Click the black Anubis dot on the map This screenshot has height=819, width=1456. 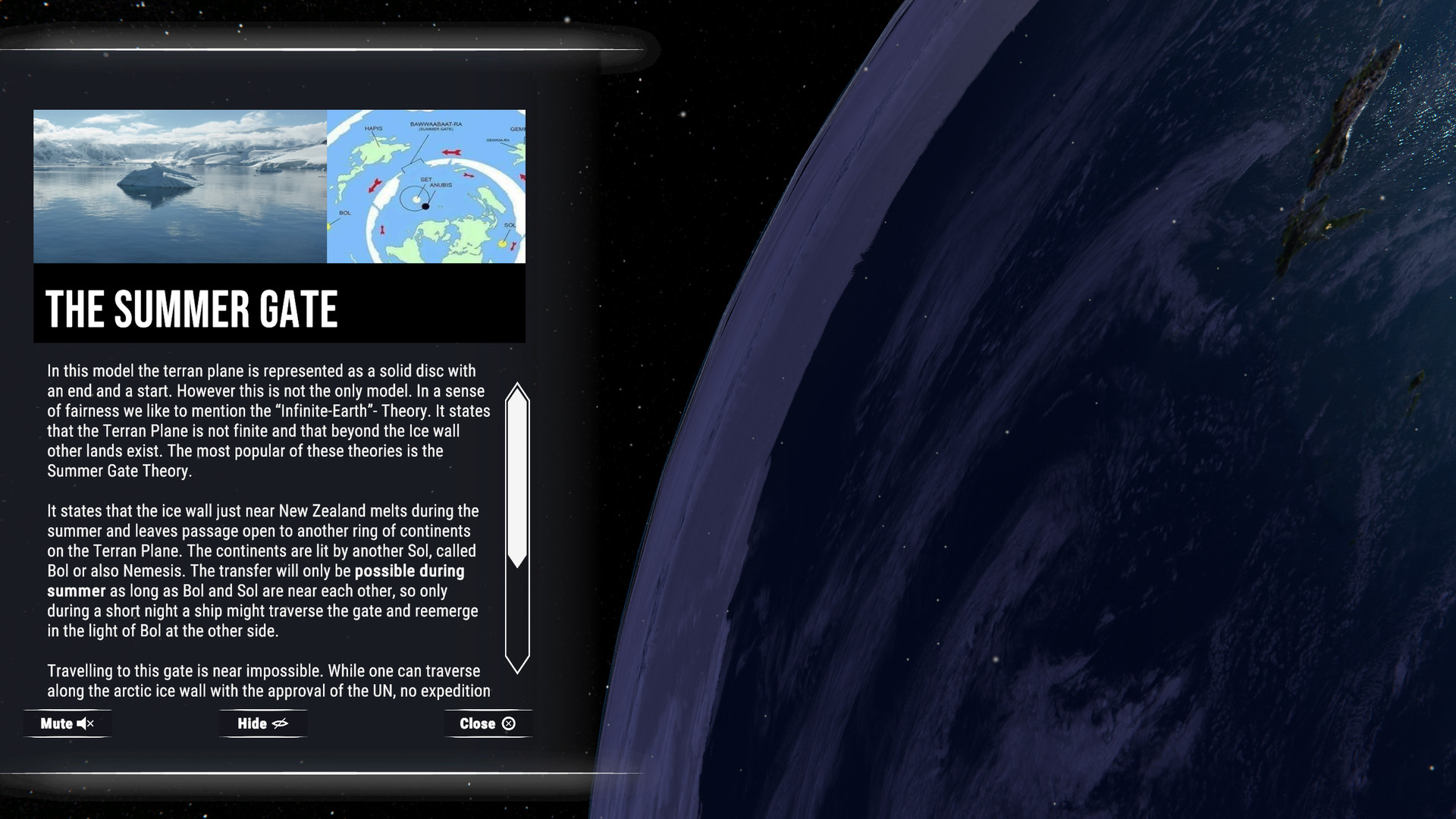coord(425,206)
